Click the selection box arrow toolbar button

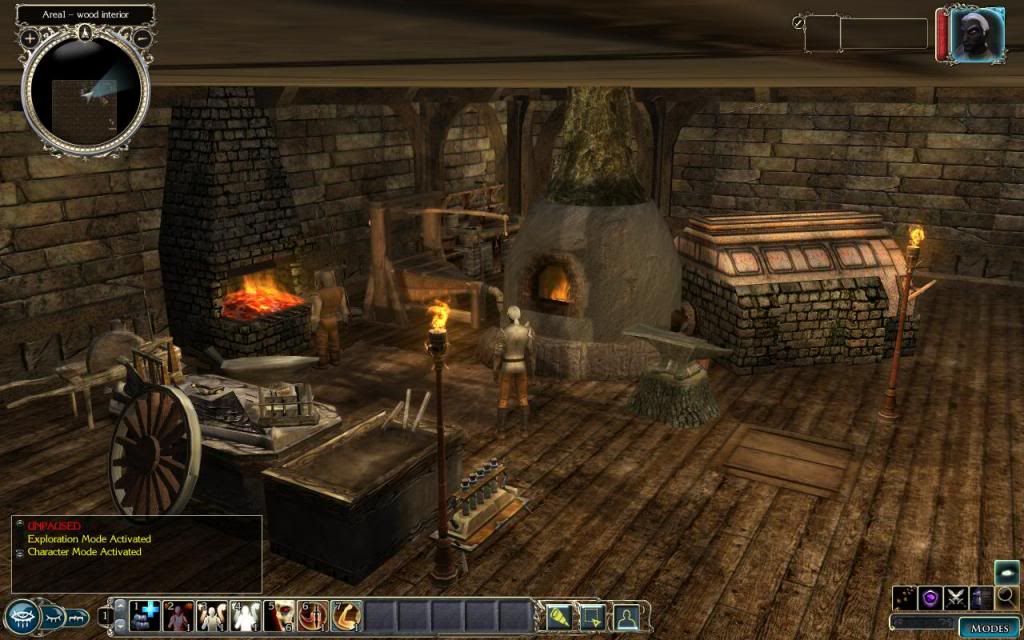pos(591,615)
